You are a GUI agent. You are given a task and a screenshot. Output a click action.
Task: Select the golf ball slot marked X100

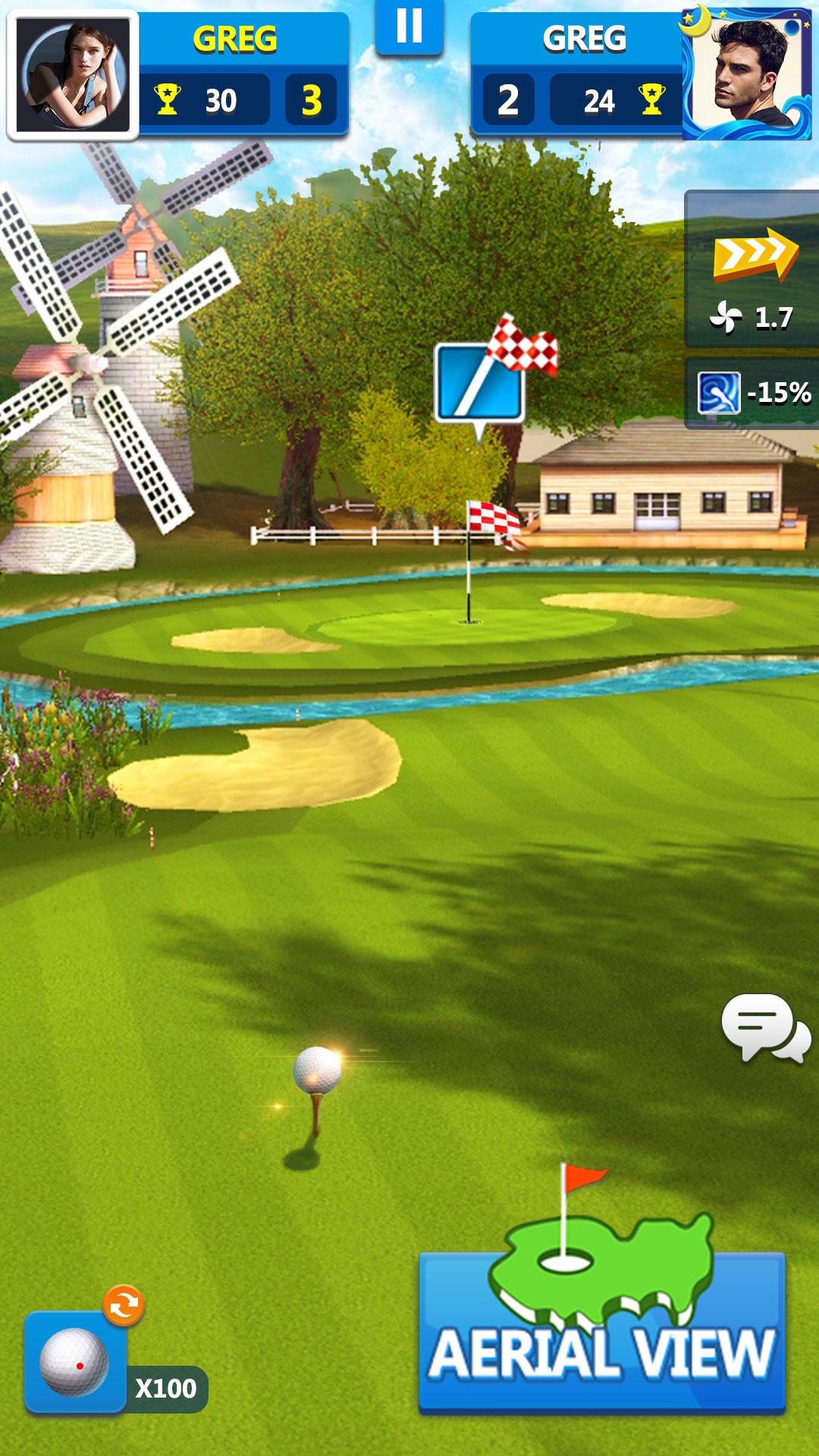76,1363
